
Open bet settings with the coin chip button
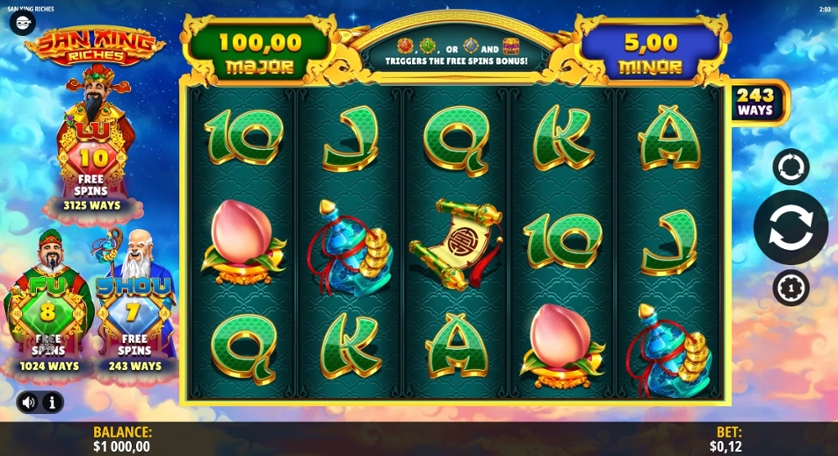[790, 288]
